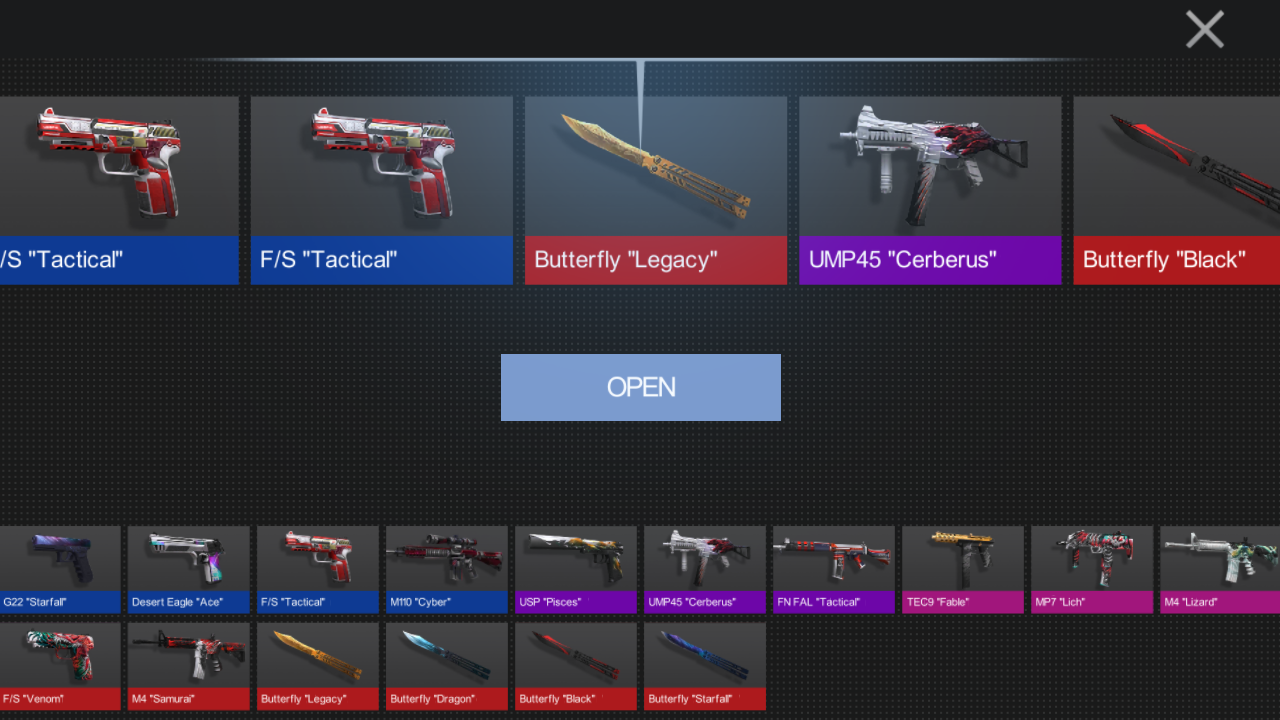Select the USP "Pisces" skin

pos(576,568)
